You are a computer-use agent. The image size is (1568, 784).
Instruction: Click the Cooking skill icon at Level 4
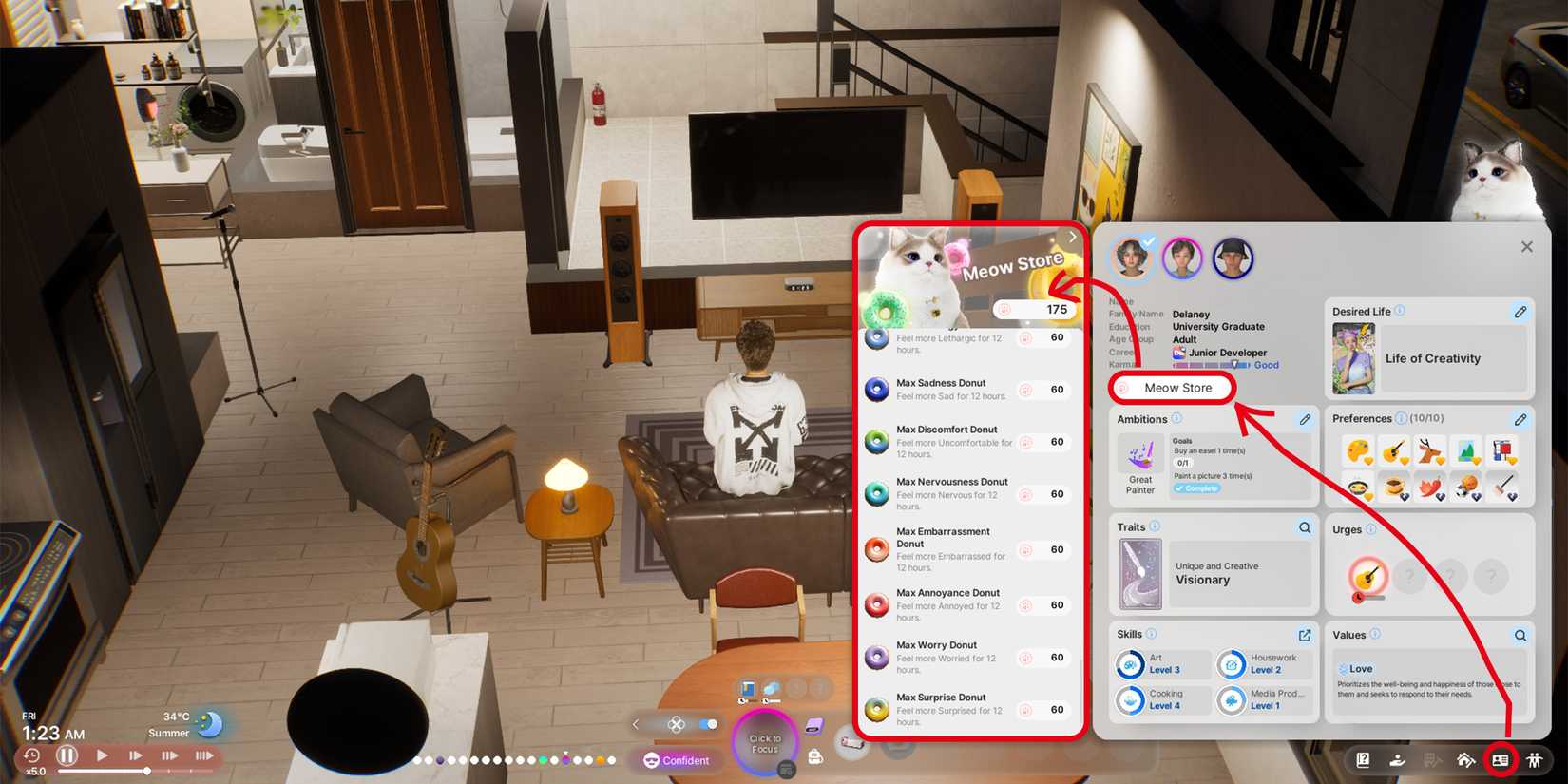[1131, 701]
